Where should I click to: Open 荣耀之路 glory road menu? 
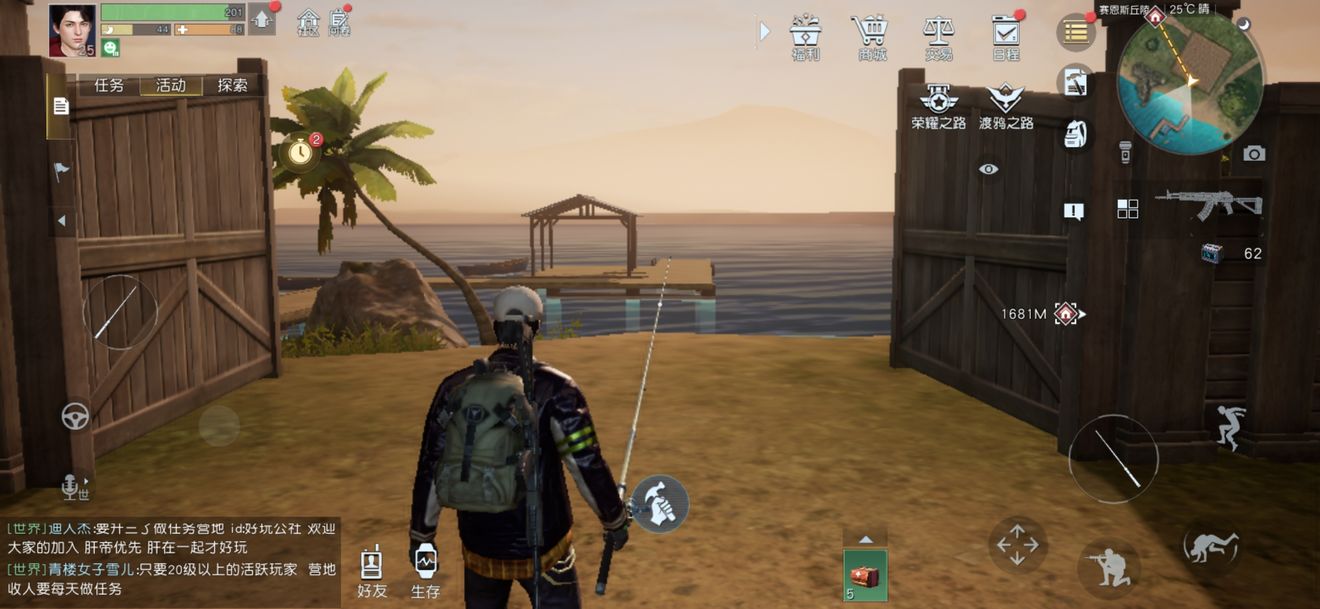938,106
